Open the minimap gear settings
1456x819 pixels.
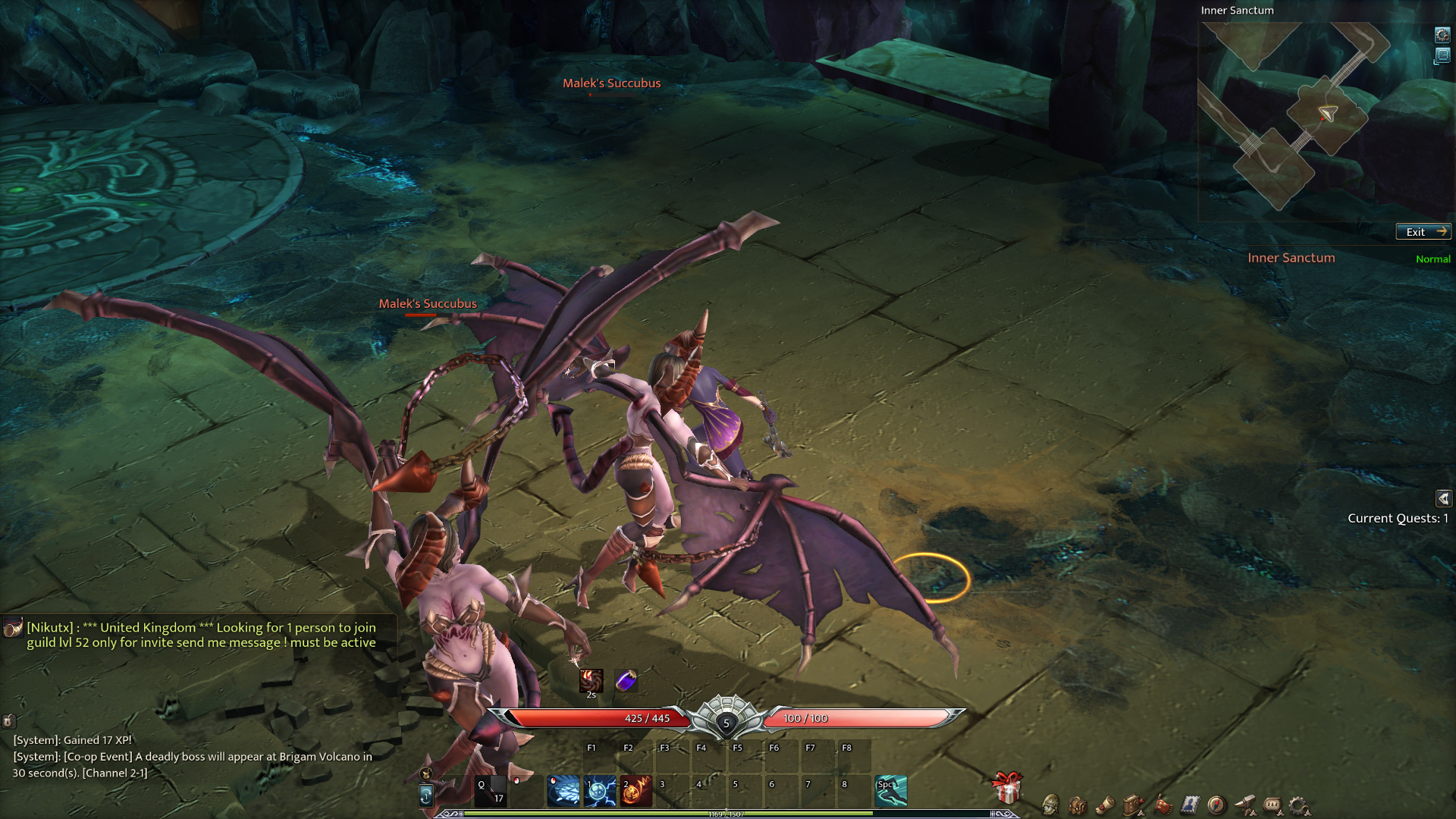(x=1442, y=35)
